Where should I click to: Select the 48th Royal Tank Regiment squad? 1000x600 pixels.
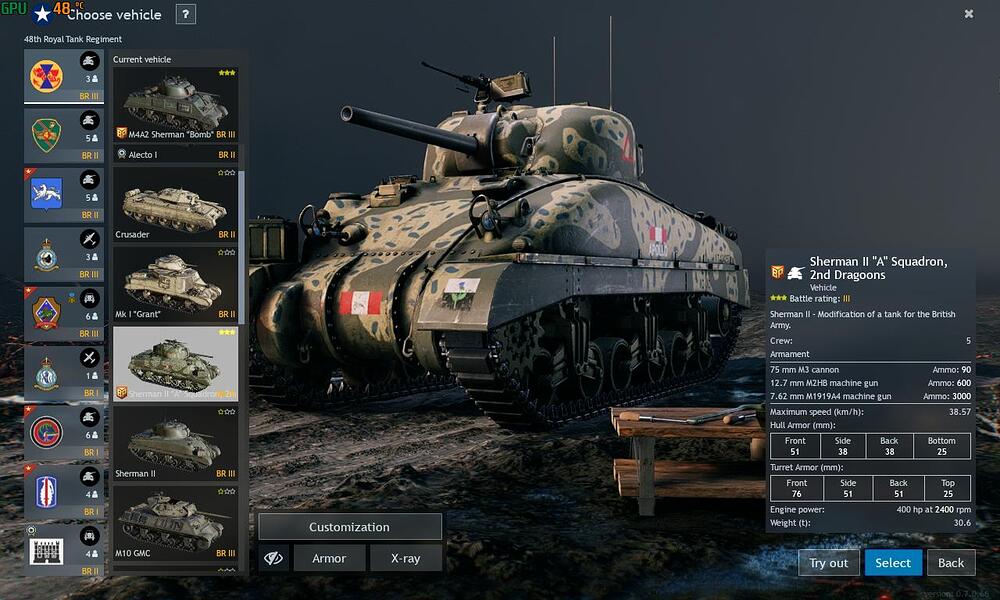[x=64, y=76]
